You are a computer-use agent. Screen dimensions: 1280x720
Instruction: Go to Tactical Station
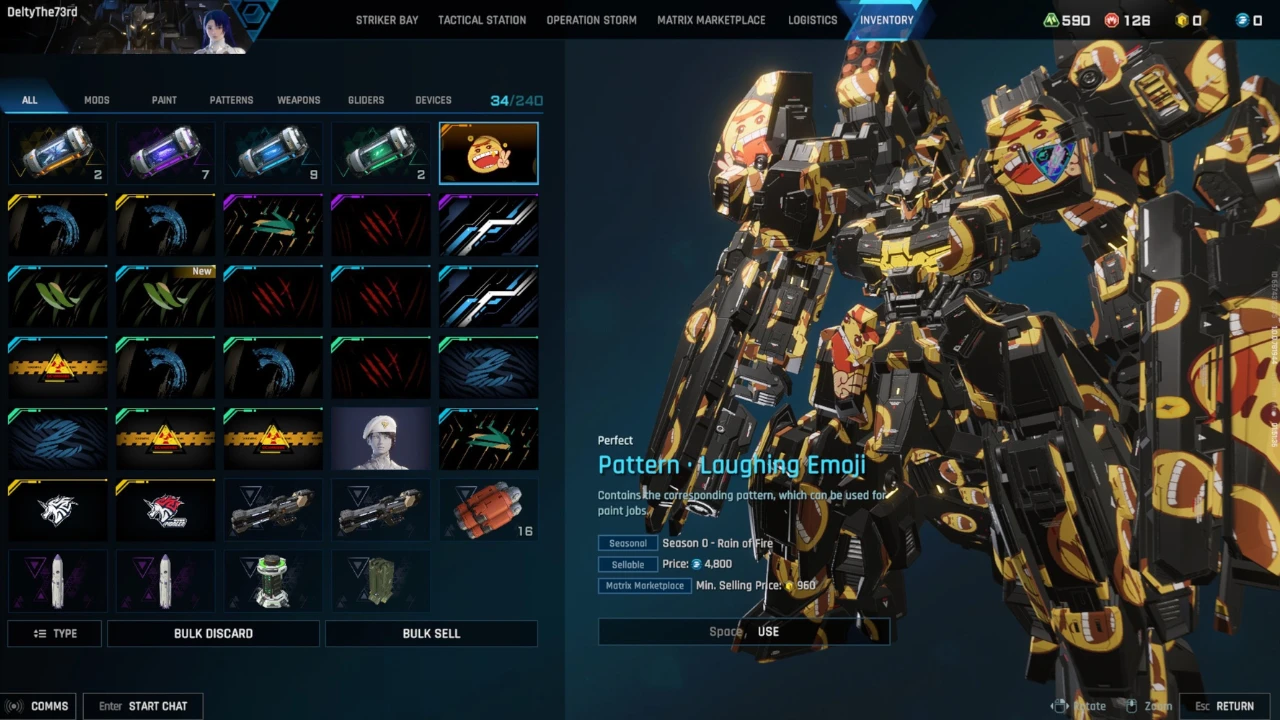[482, 20]
